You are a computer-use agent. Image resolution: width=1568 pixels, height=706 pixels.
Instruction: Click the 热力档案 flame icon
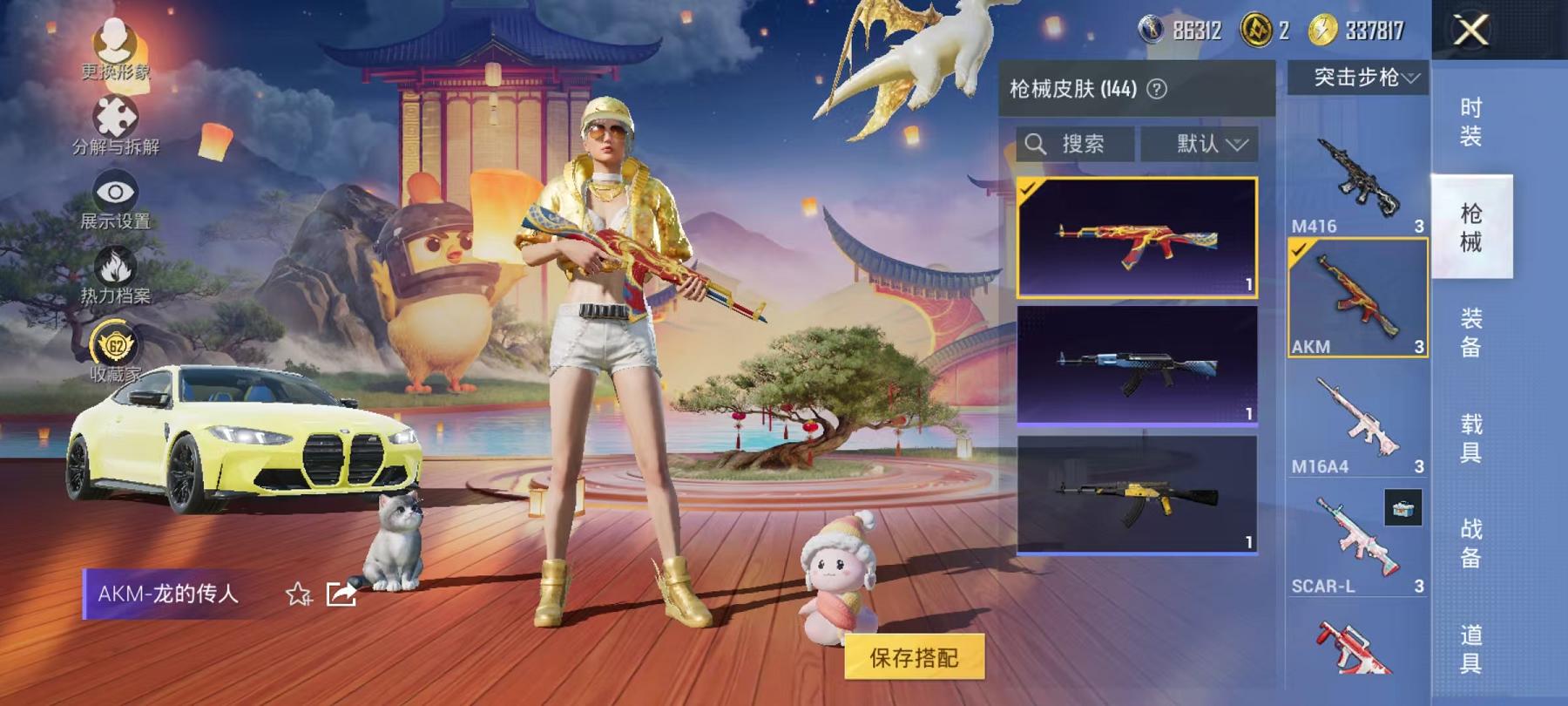[116, 266]
